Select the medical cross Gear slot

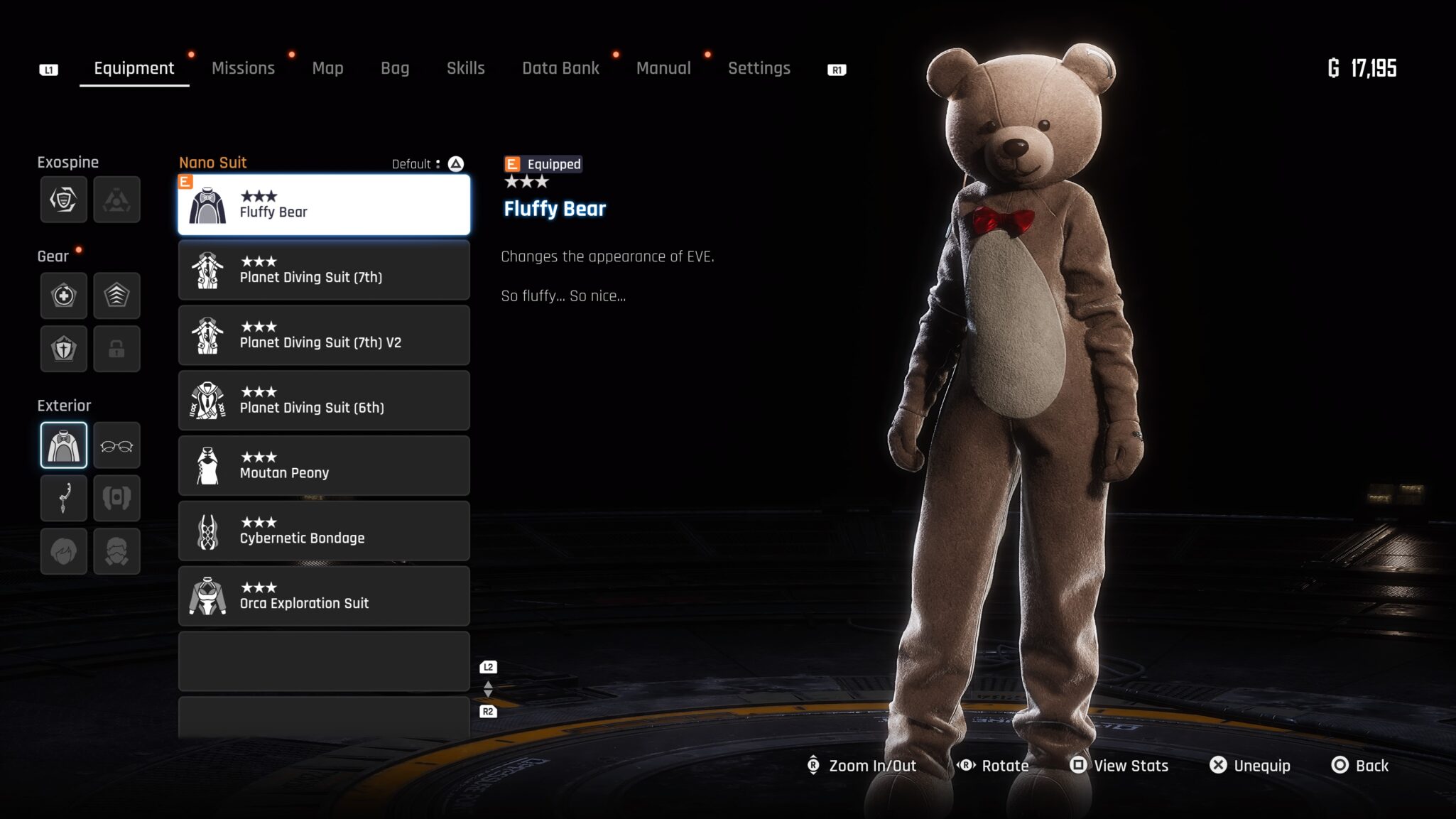[x=64, y=295]
